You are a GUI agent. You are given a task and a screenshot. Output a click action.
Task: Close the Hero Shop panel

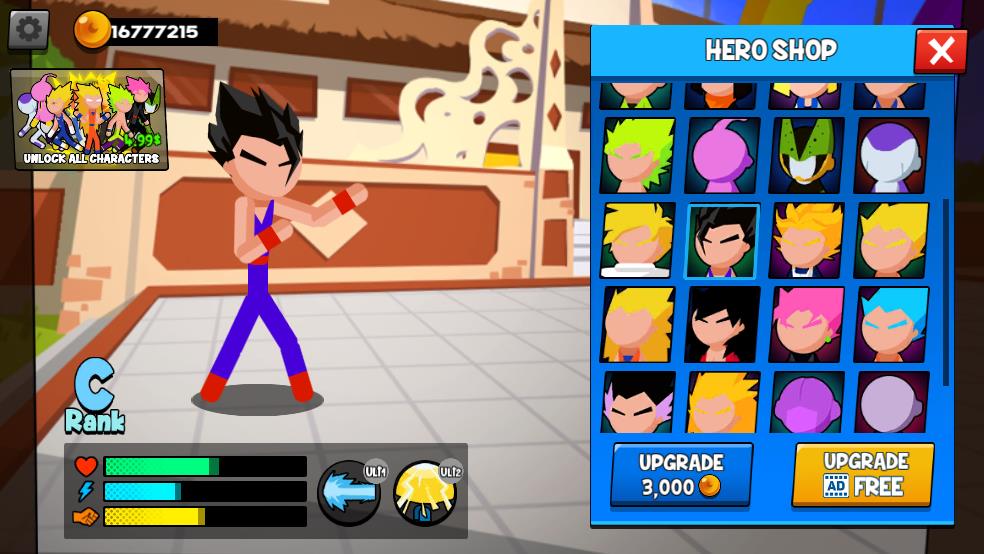(940, 51)
